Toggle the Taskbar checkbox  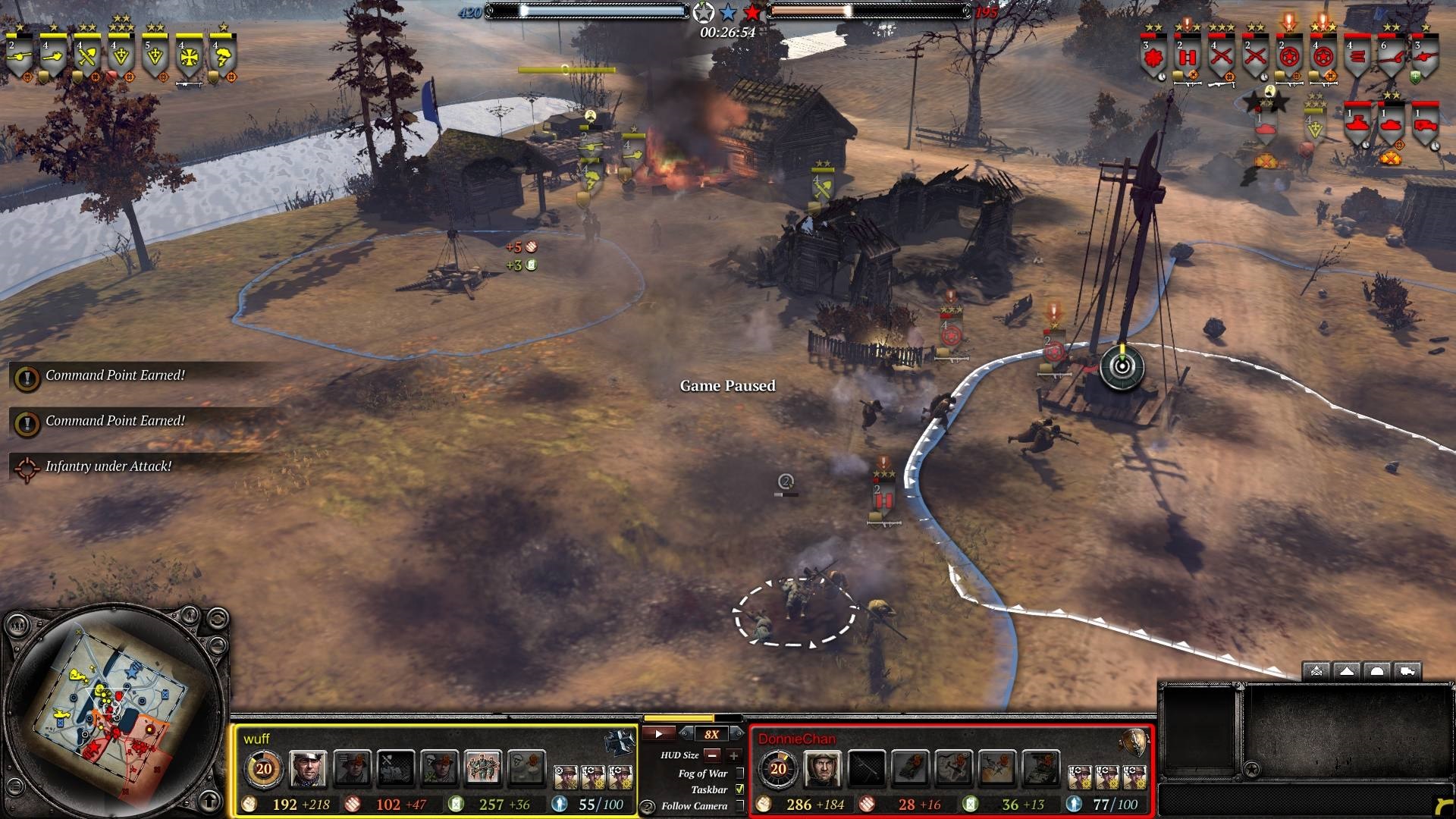pos(740,789)
